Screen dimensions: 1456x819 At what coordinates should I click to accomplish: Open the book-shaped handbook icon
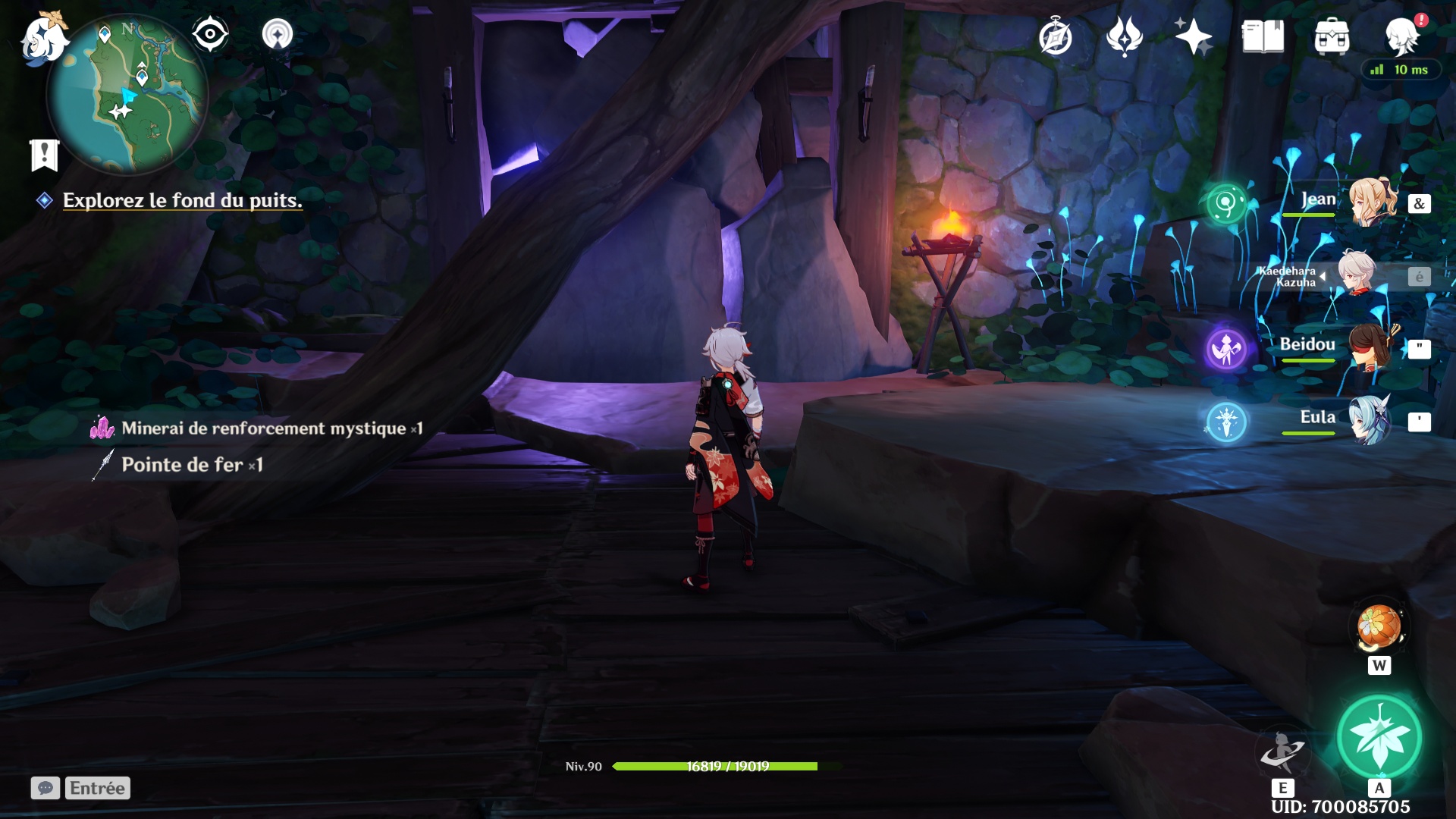(1263, 36)
